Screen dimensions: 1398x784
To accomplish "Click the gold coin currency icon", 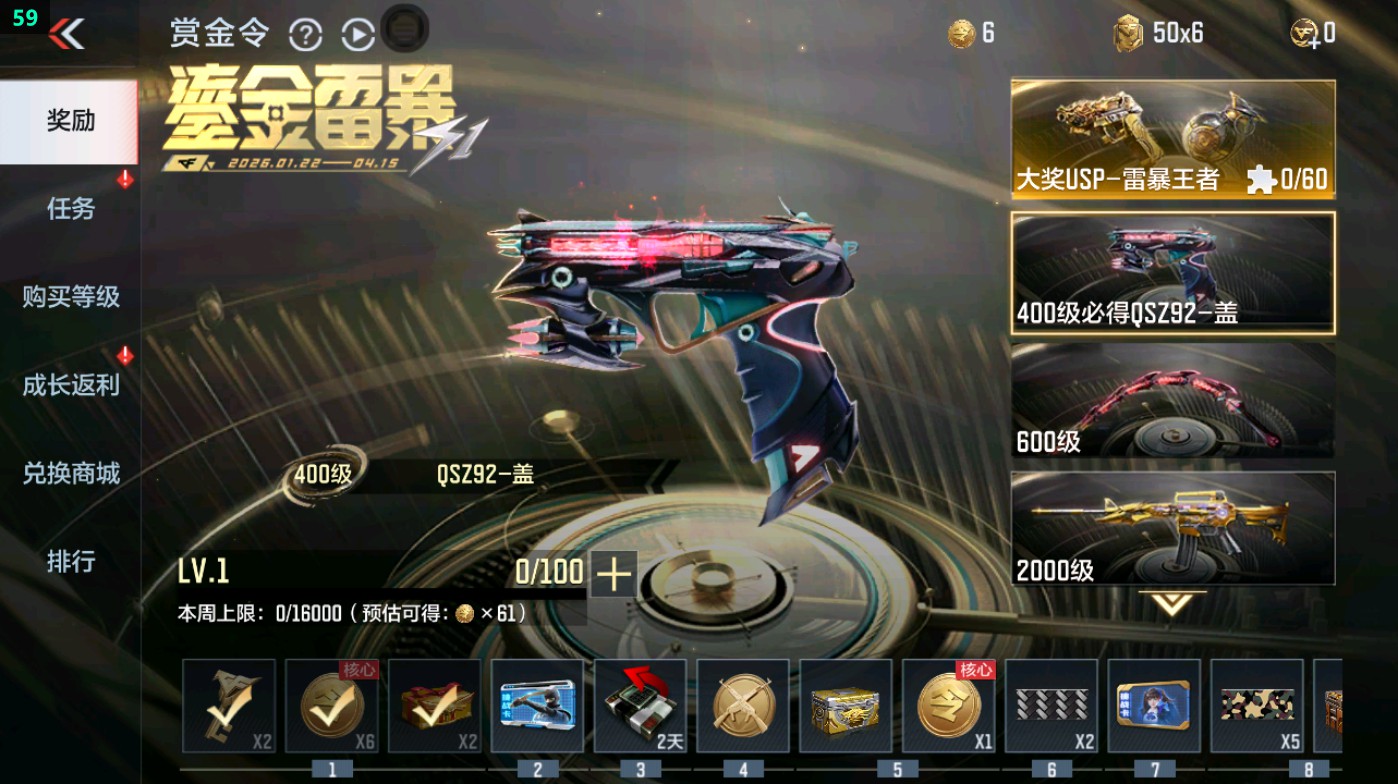I will 958,32.
